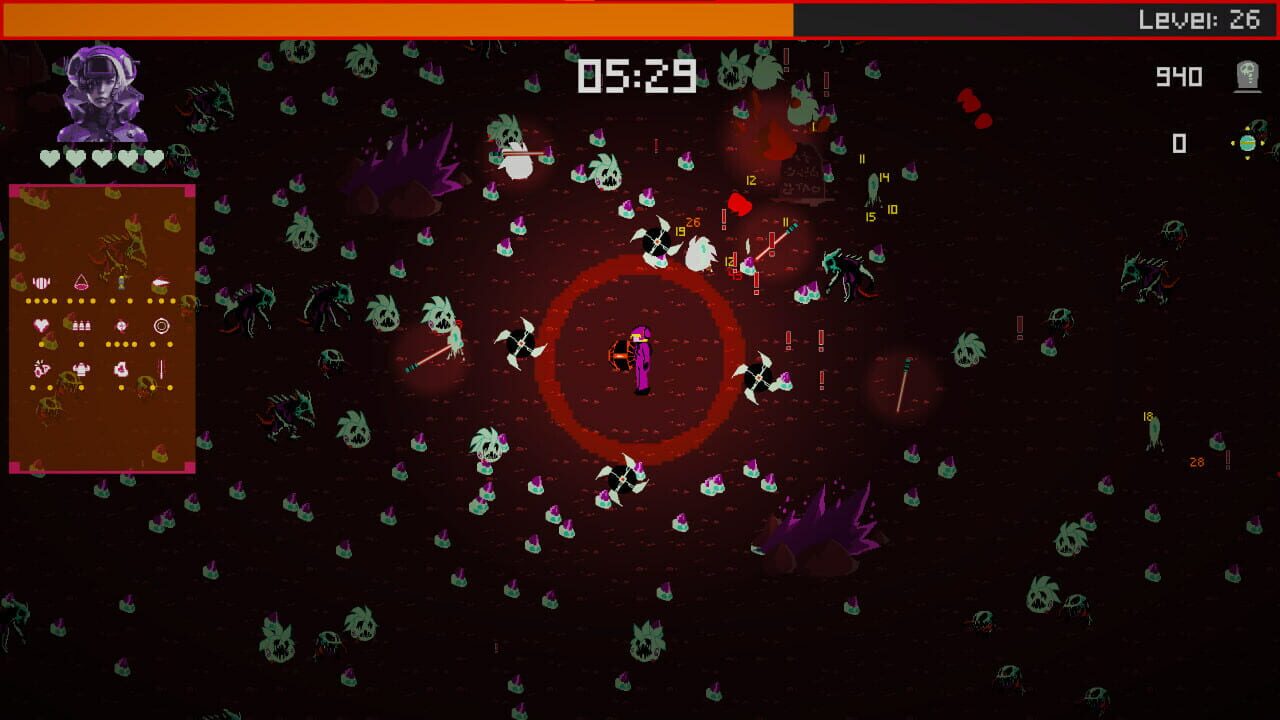Image resolution: width=1280 pixels, height=720 pixels.
Task: Select the armor chestplate icon in the stats panel
Action: coord(81,369)
